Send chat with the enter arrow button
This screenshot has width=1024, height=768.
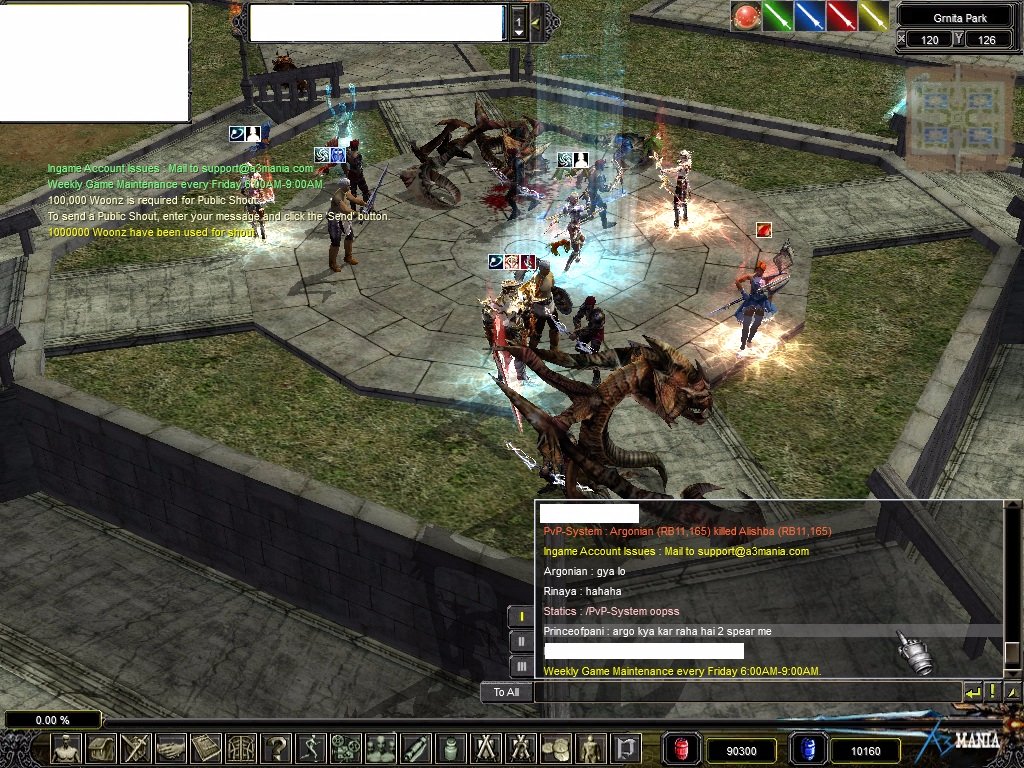coord(973,692)
